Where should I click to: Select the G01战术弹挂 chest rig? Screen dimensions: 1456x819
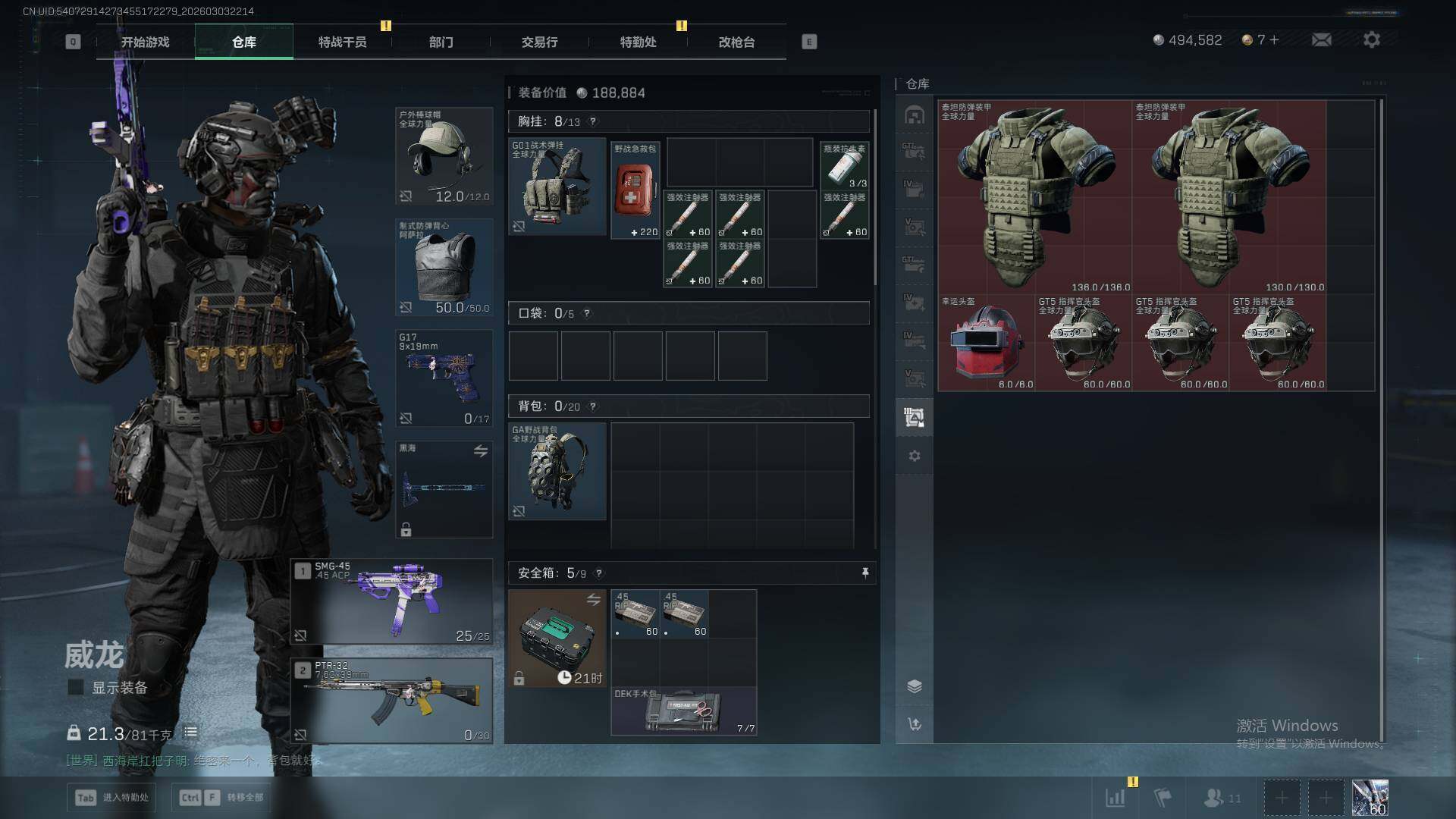[x=557, y=186]
